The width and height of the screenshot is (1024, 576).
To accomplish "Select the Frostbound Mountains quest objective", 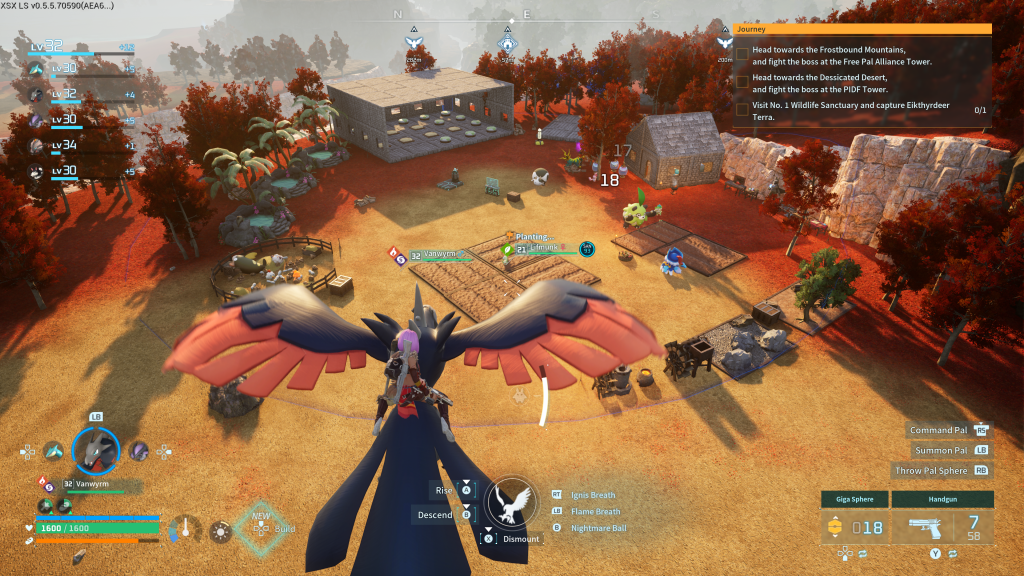I will pos(842,55).
